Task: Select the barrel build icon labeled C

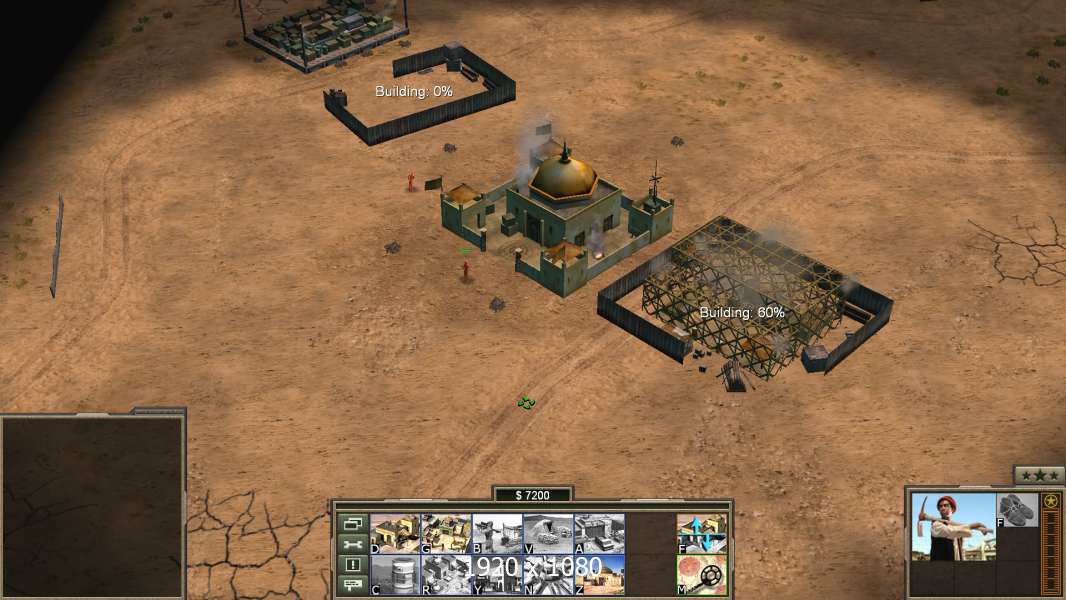Action: pos(395,575)
